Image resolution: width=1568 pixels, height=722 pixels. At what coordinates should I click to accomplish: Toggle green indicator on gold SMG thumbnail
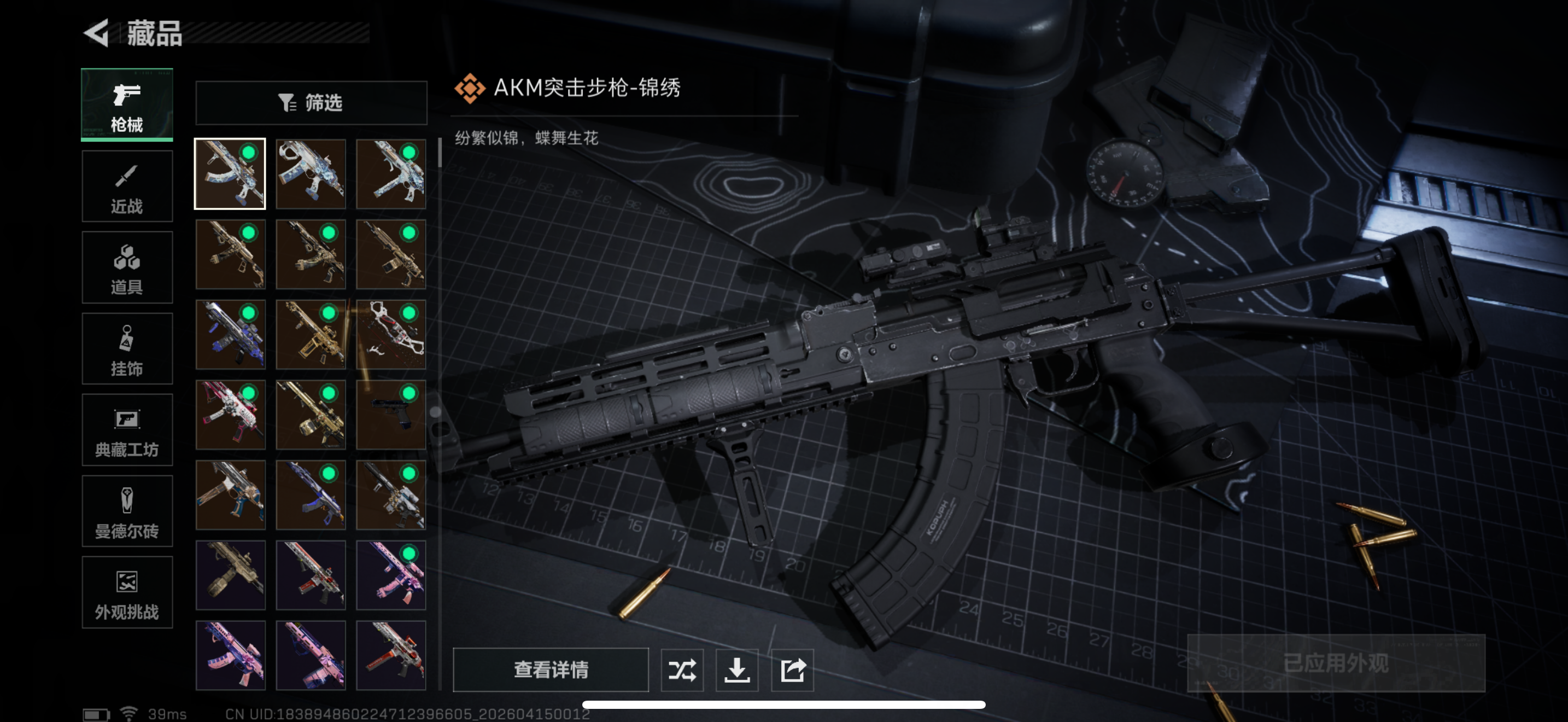(327, 313)
